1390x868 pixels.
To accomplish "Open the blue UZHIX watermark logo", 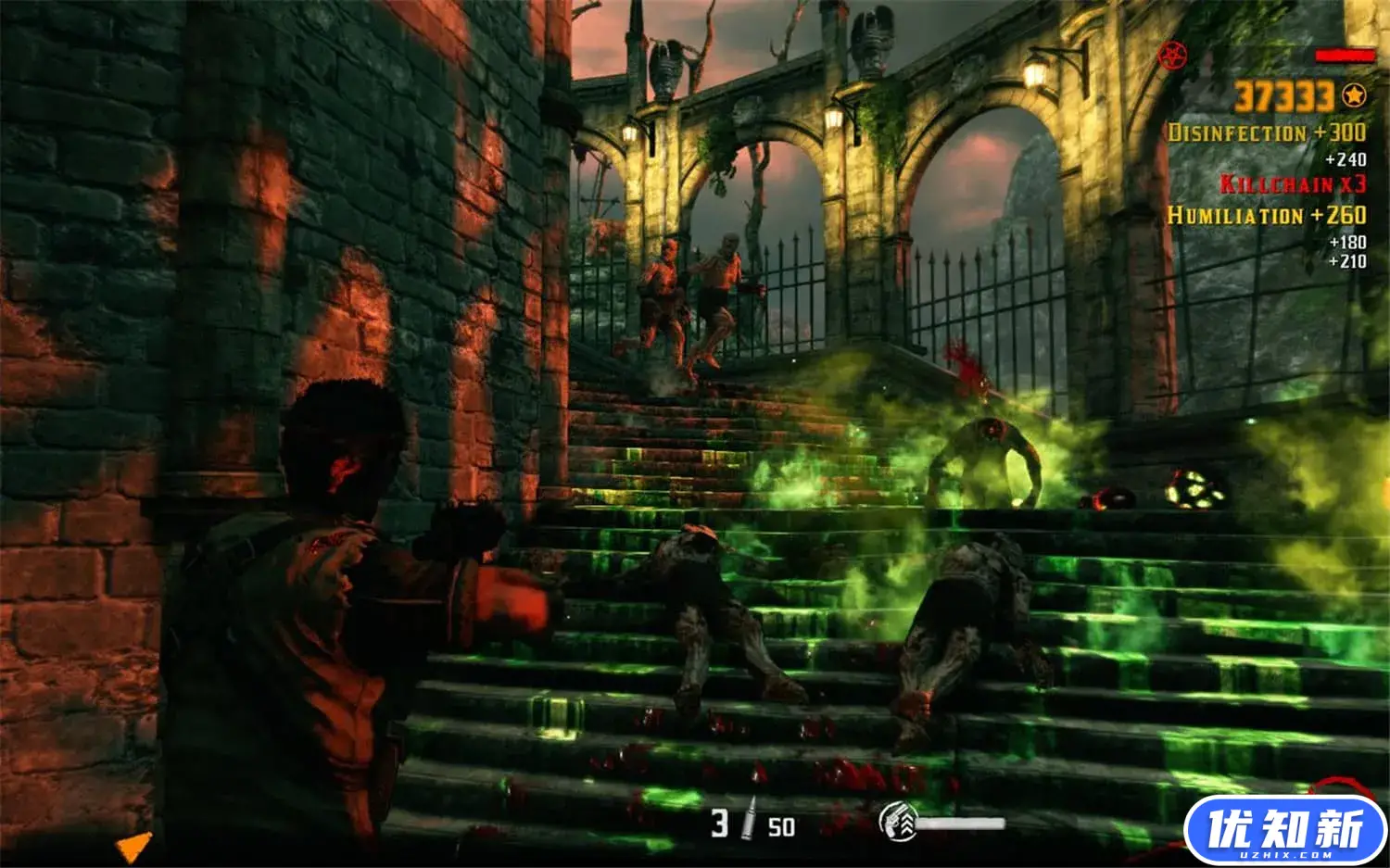I will (1284, 828).
